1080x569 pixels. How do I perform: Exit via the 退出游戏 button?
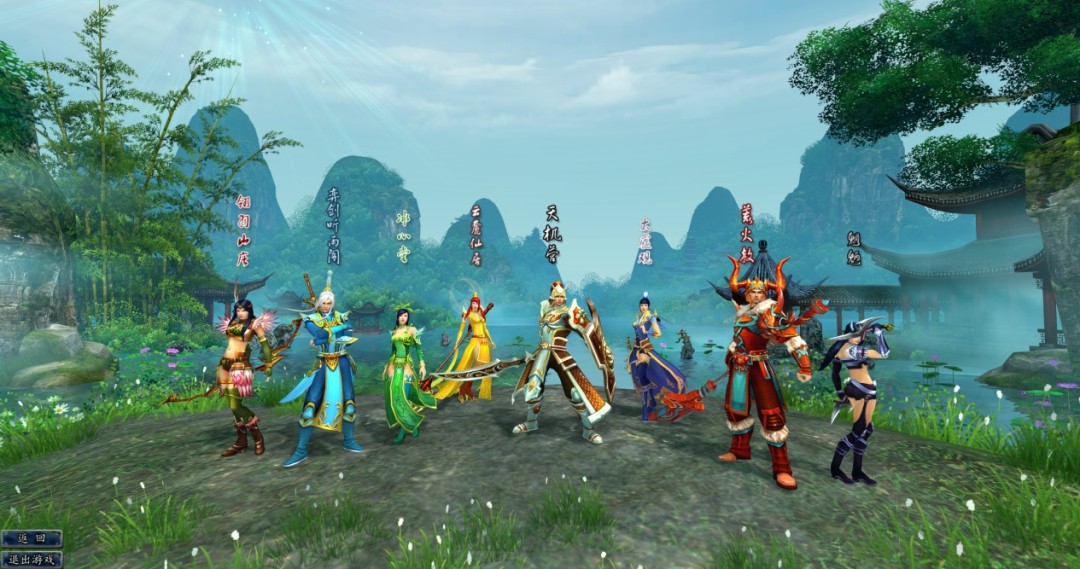(x=31, y=559)
